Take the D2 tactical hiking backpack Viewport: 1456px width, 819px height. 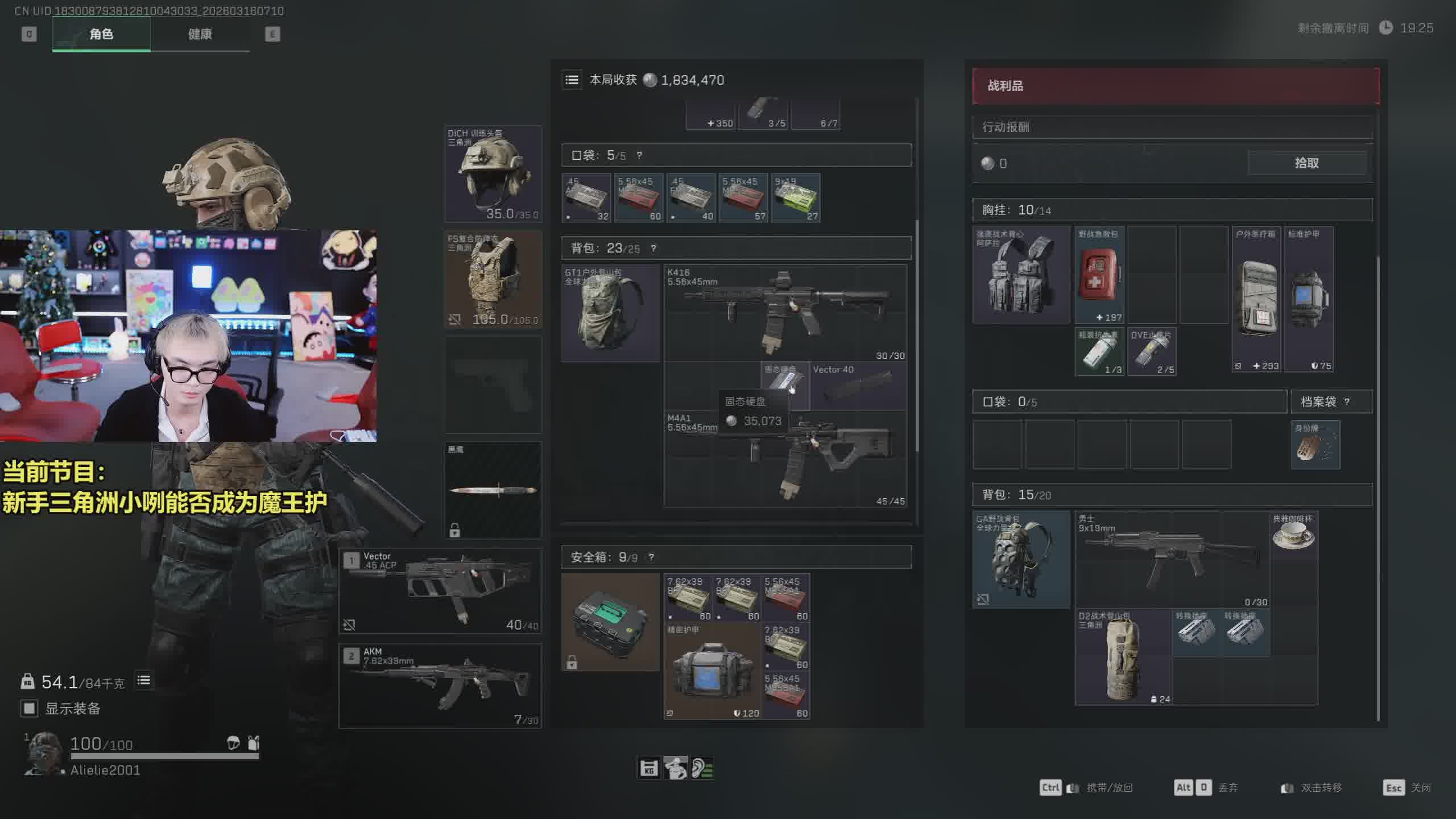click(1123, 657)
